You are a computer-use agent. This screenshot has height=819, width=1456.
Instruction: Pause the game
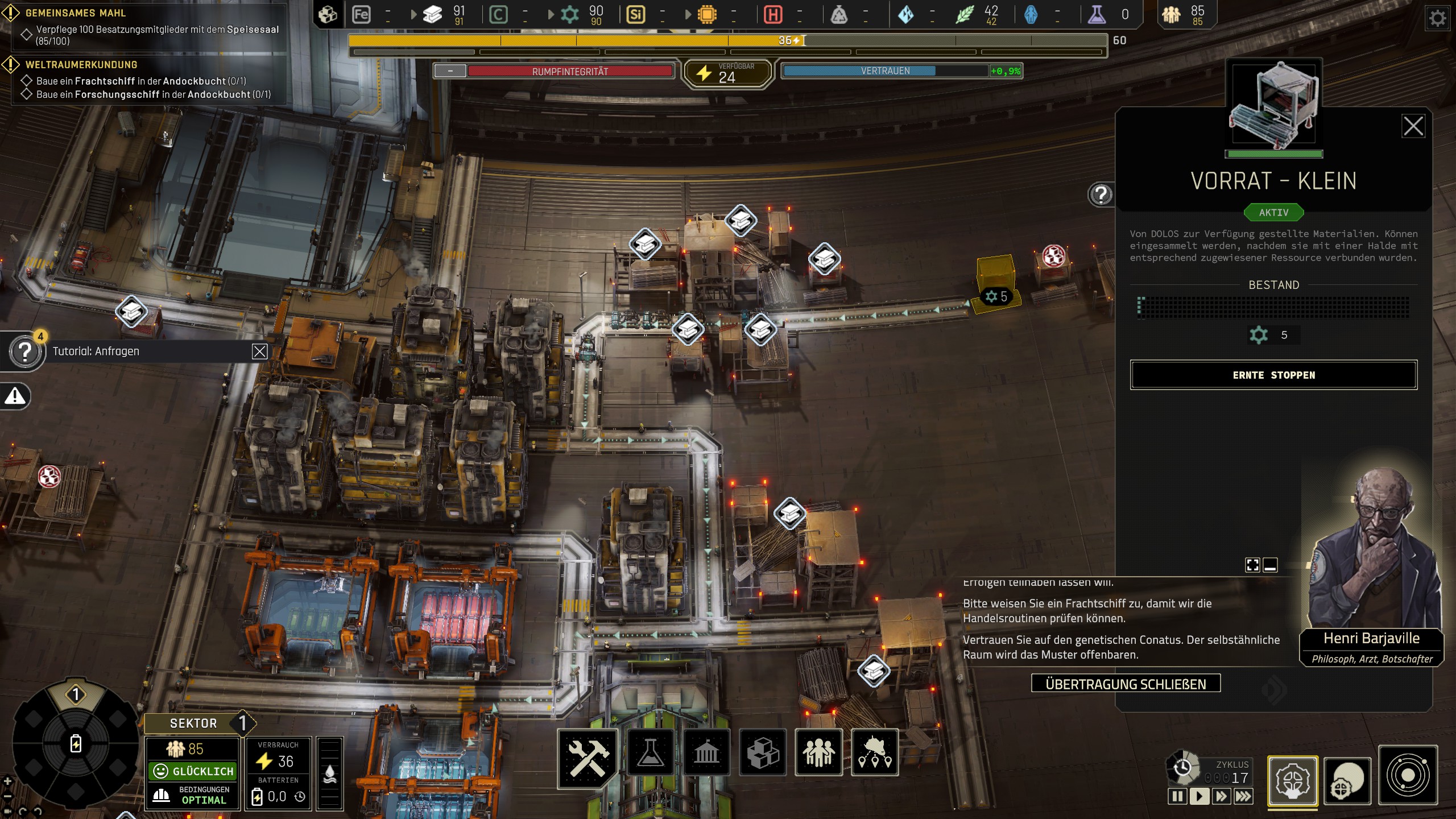tap(1177, 796)
